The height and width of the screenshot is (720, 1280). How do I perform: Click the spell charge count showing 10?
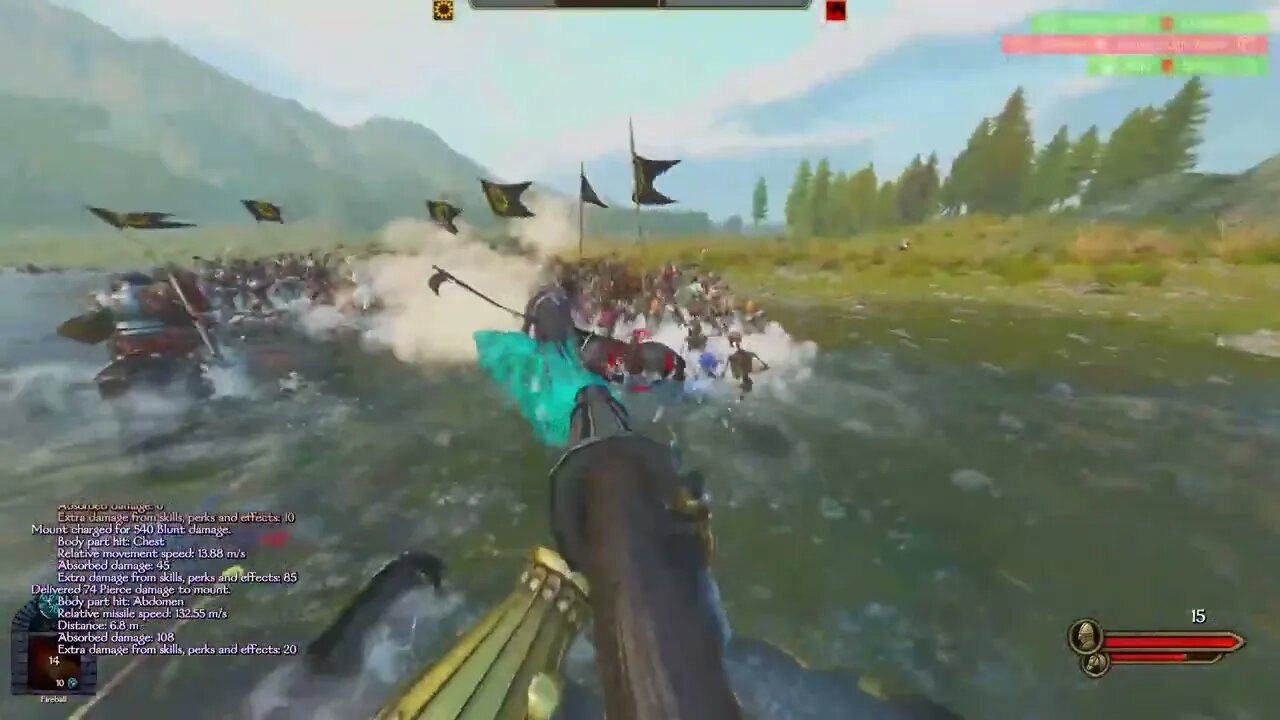point(60,683)
